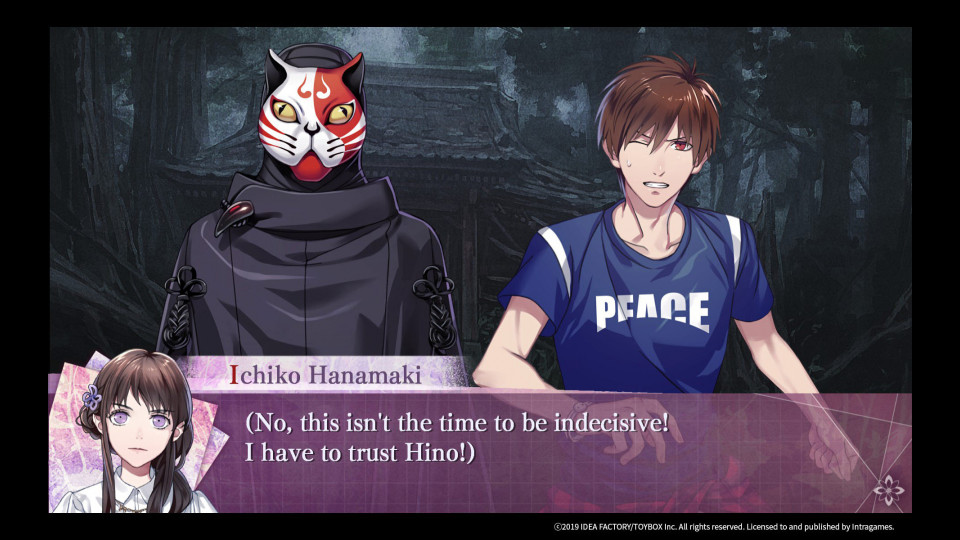
Task: Advance the dialogue via the flower continue icon
Action: [887, 490]
